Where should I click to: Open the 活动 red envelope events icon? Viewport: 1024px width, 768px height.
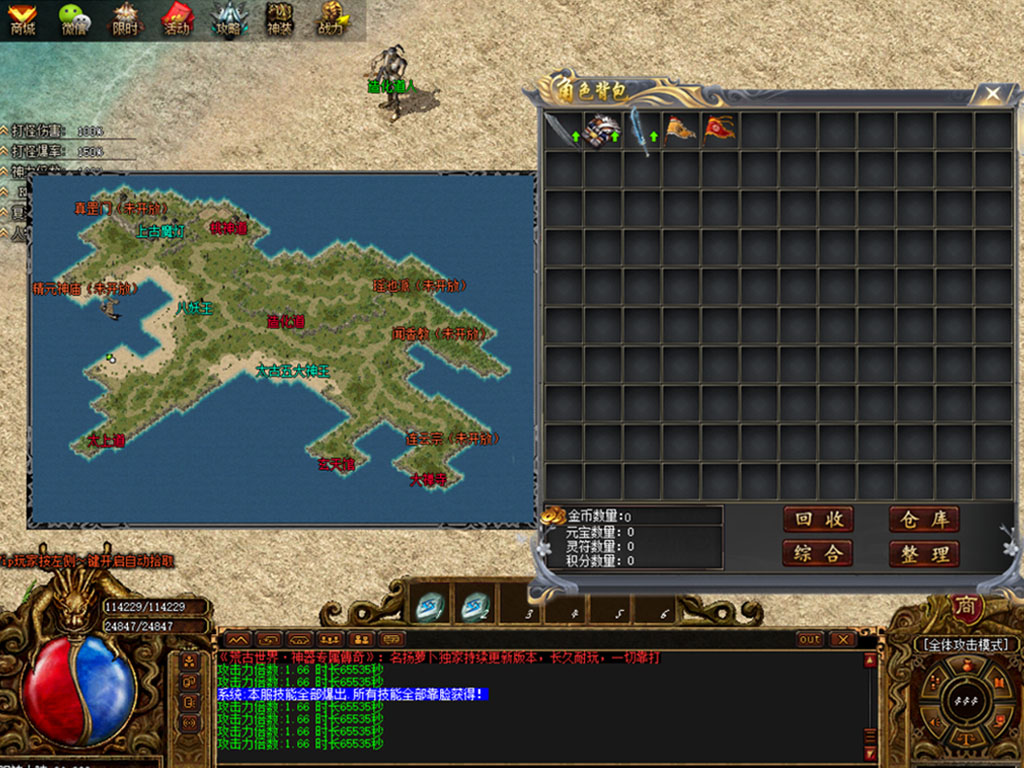(x=177, y=19)
